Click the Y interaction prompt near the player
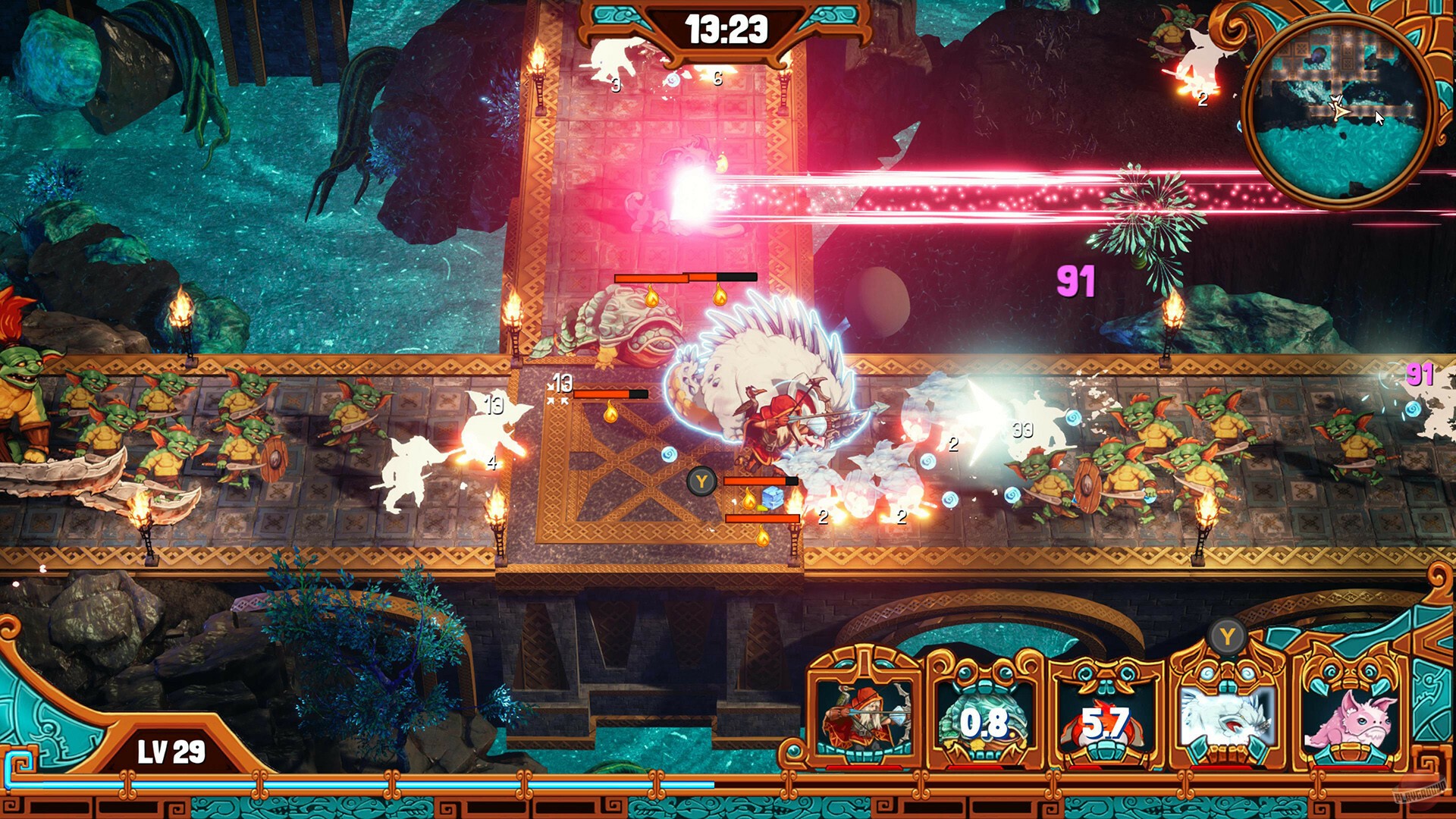The width and height of the screenshot is (1456, 819). (x=701, y=480)
